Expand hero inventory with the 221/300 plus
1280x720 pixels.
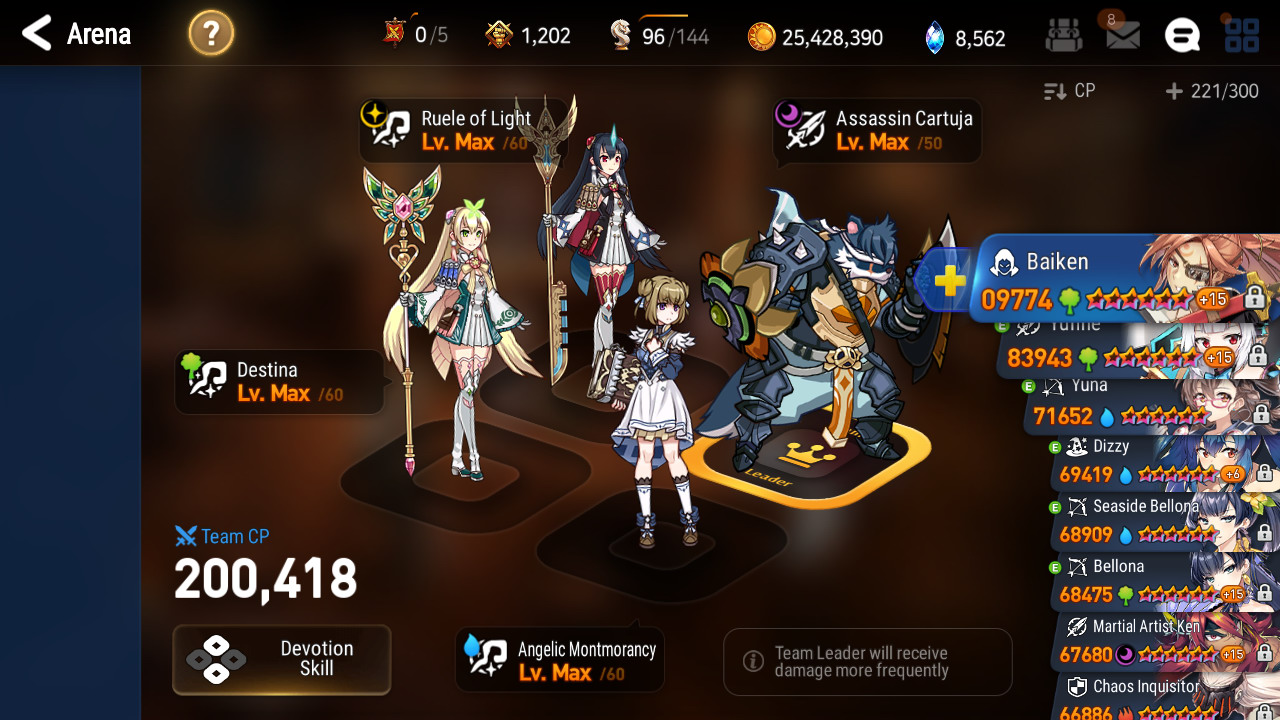tap(1212, 91)
